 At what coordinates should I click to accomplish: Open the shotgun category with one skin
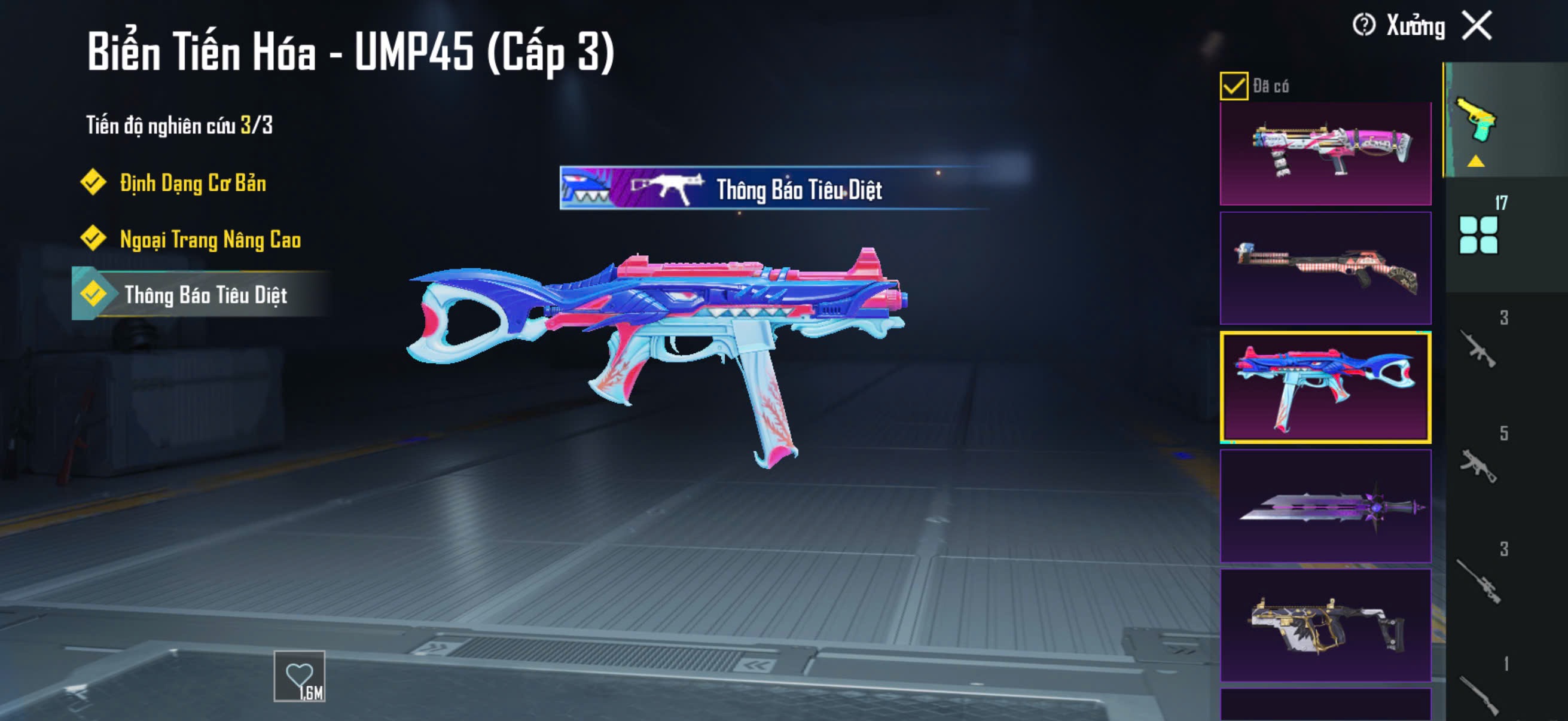[1478, 693]
